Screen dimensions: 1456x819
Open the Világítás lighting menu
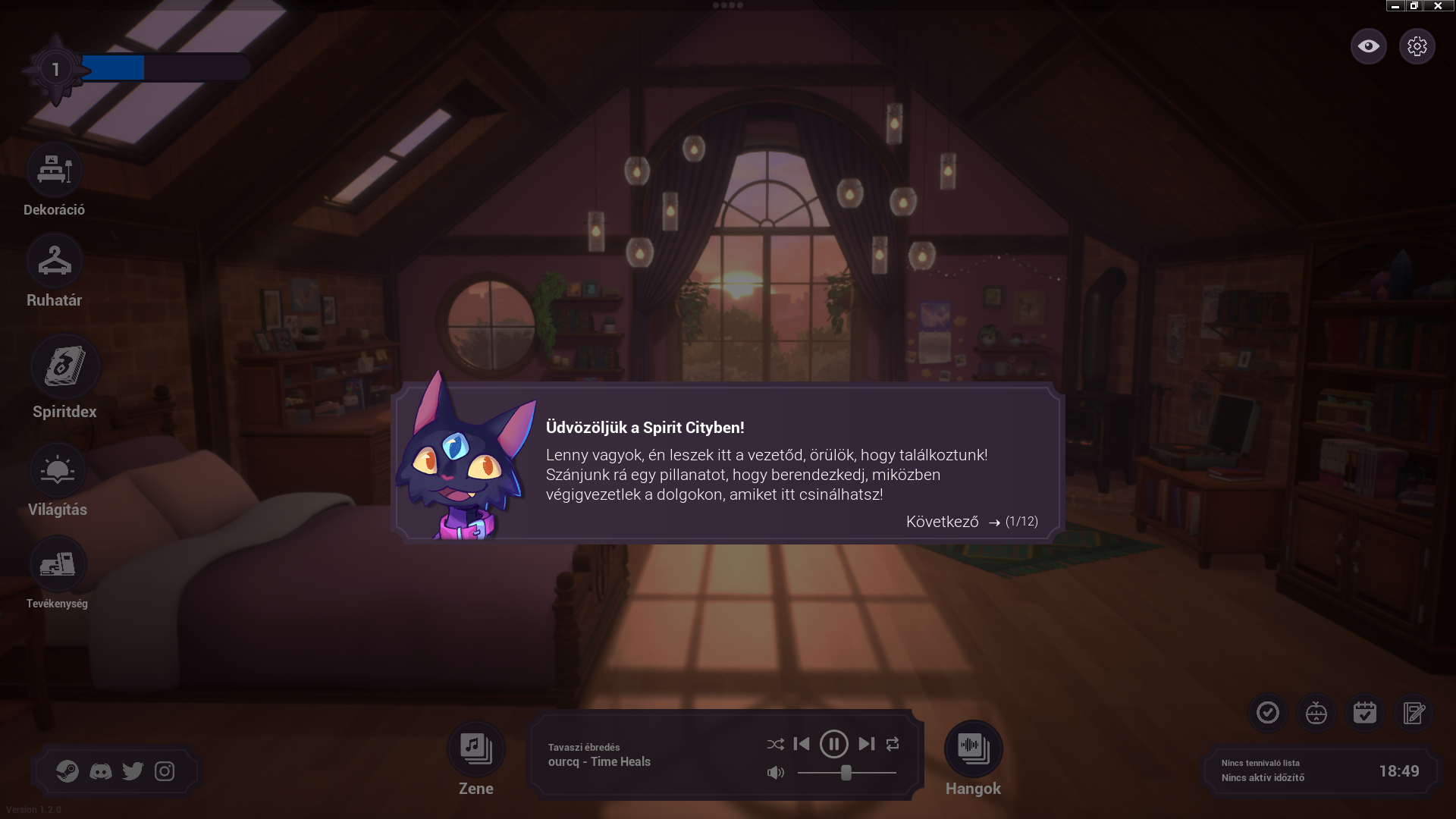tap(58, 471)
